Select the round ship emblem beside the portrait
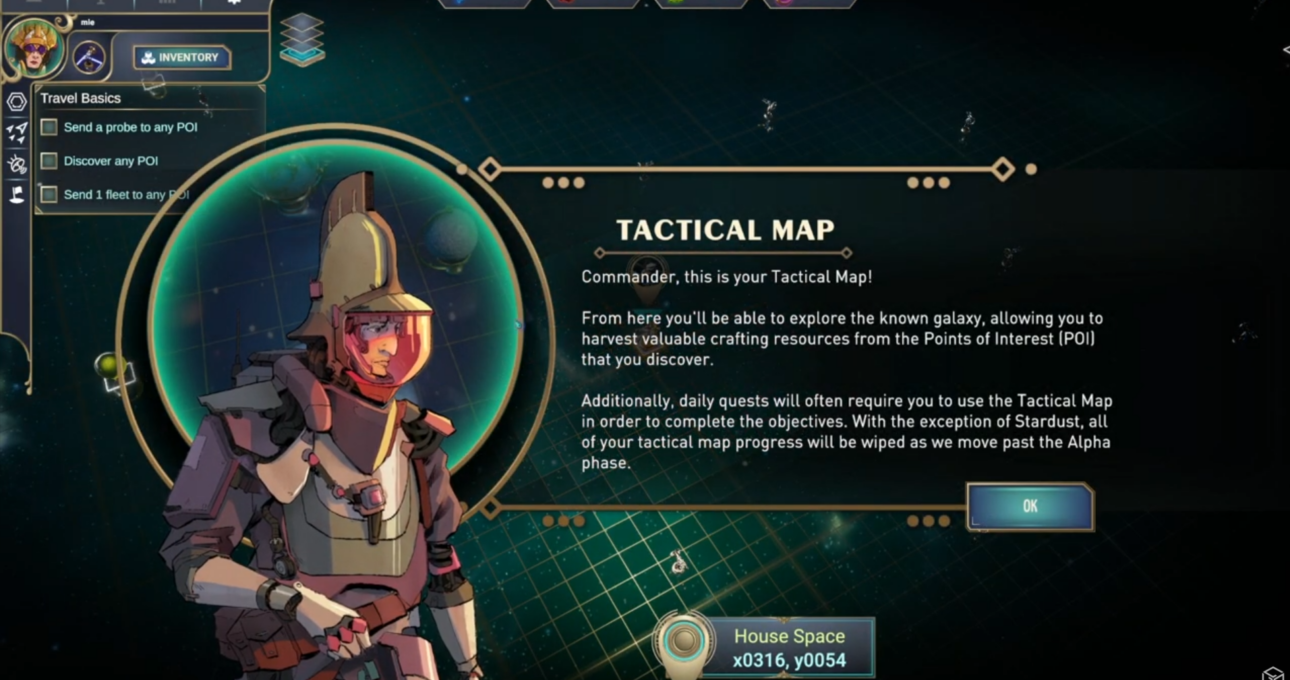 [89, 57]
